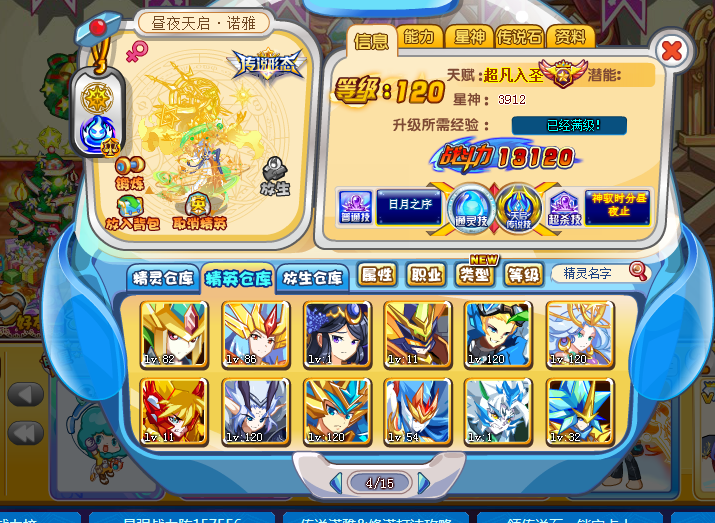Filter spirits by 属性
The height and width of the screenshot is (523, 715).
pyautogui.click(x=378, y=275)
